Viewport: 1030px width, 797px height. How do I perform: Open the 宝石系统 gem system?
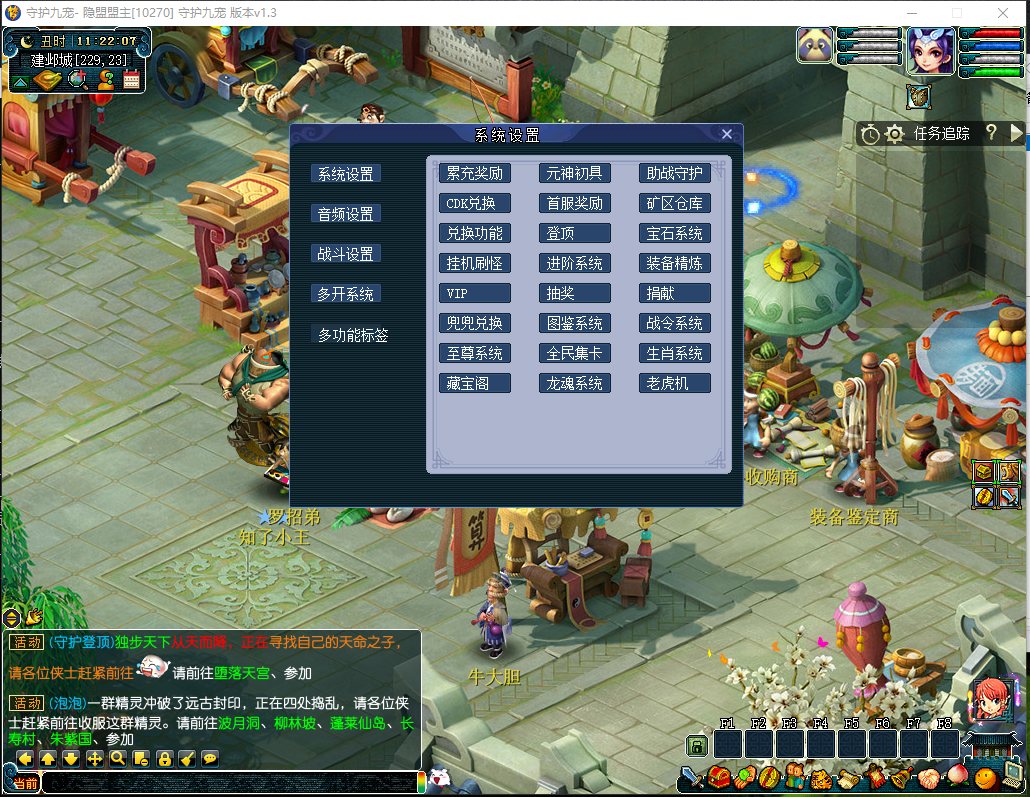[675, 233]
